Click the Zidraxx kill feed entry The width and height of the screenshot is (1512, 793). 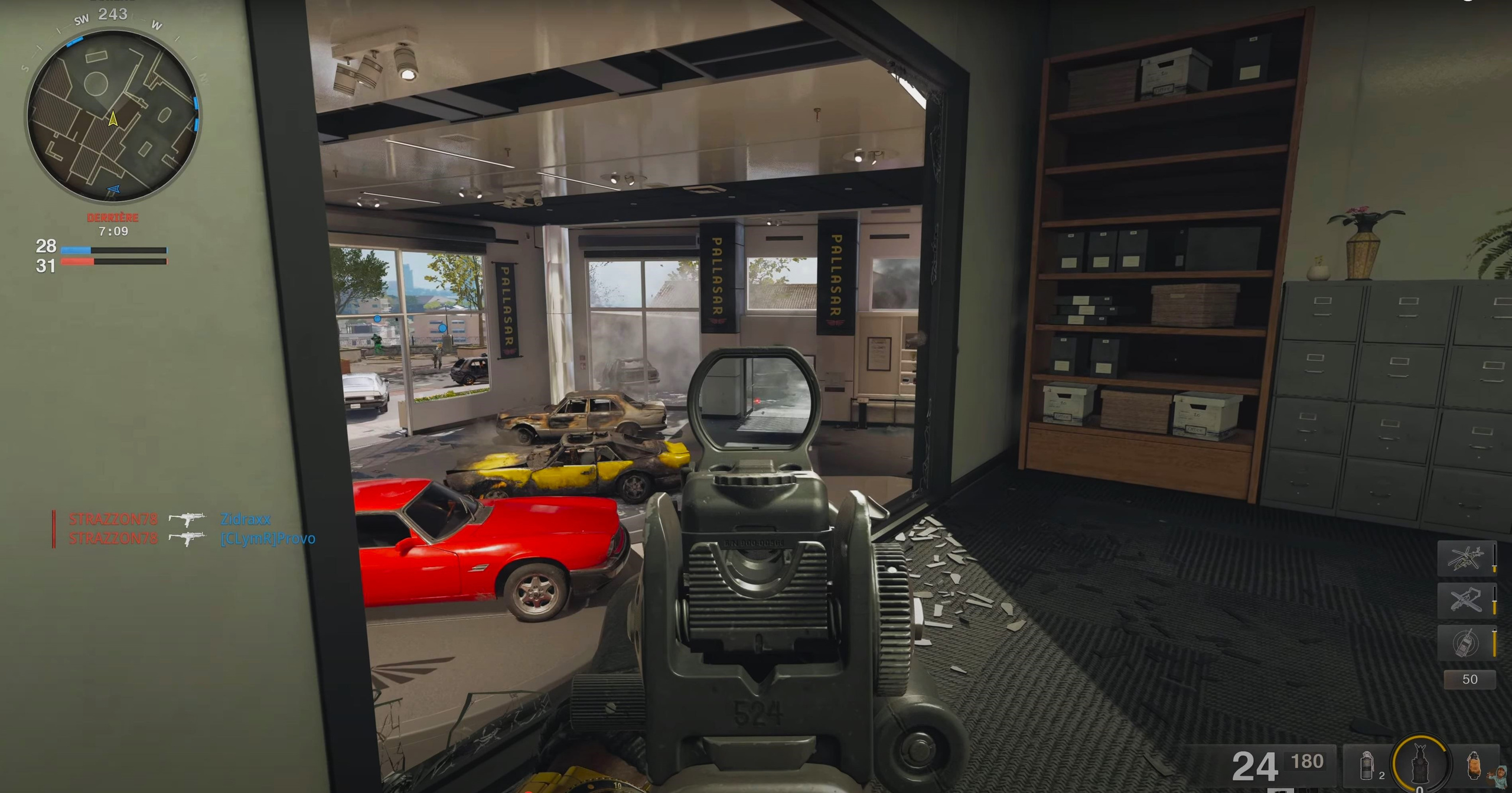(246, 519)
